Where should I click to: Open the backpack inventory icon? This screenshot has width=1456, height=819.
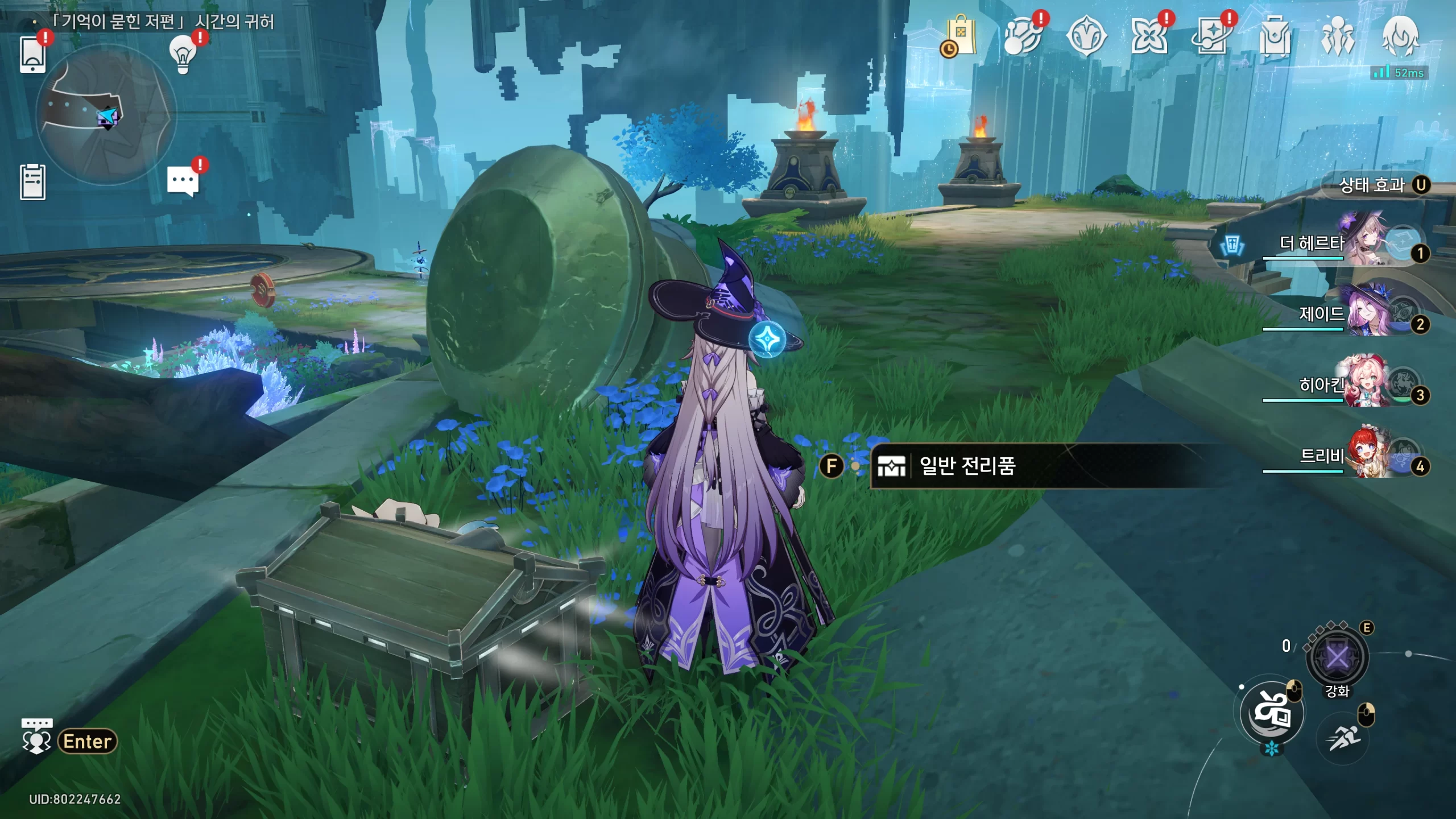click(1275, 36)
